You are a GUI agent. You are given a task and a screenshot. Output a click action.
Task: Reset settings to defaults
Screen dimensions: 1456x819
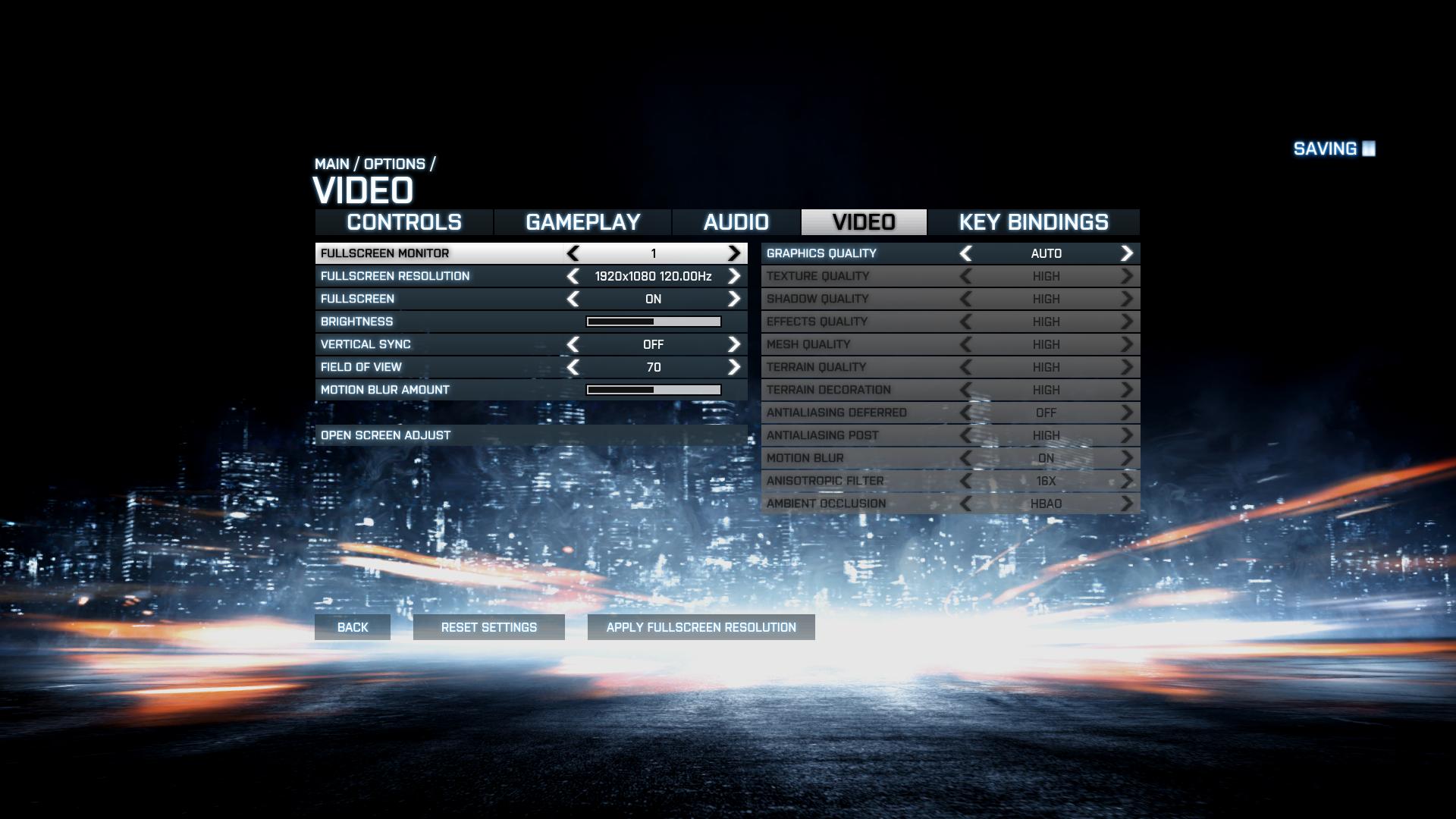[489, 627]
